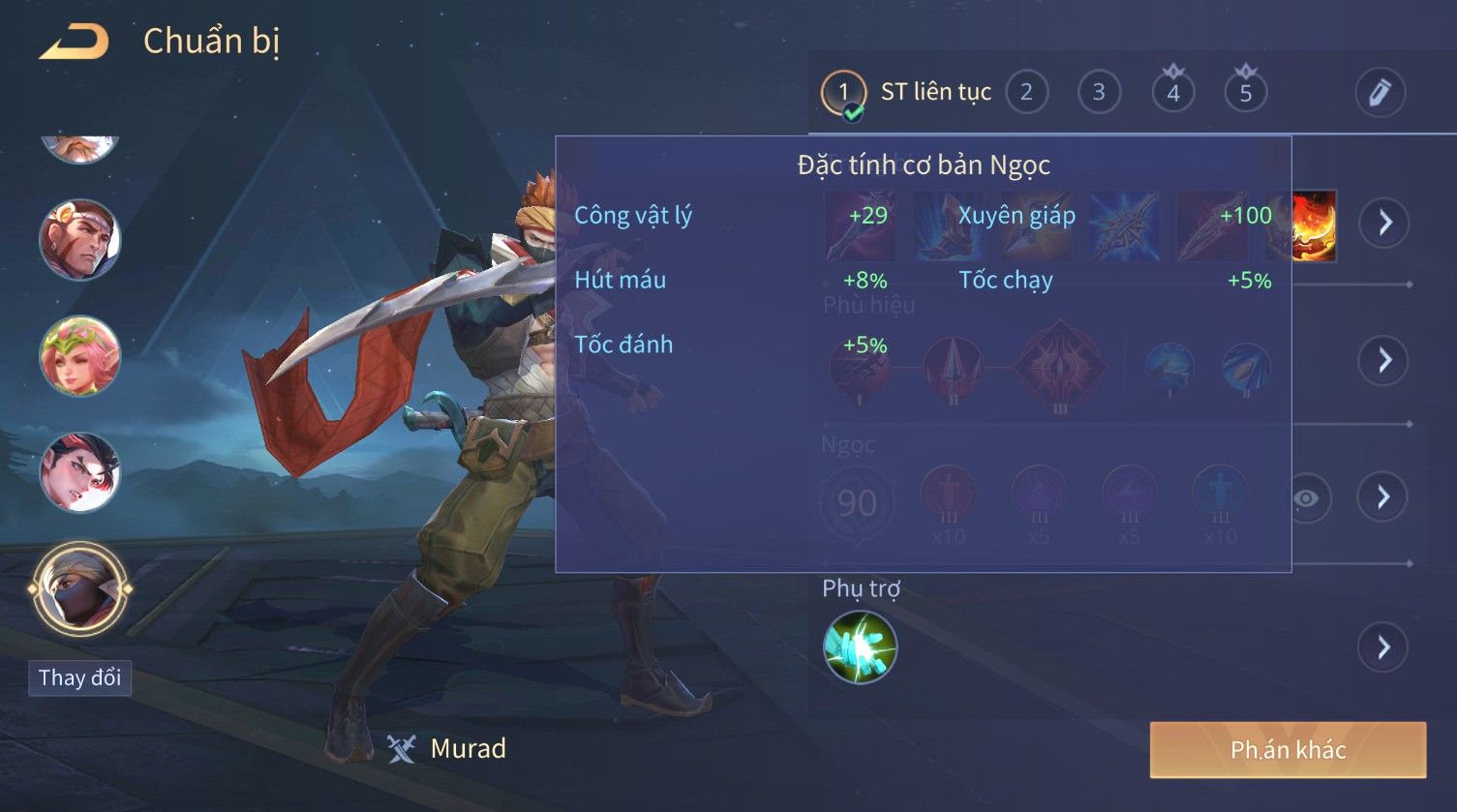The width and height of the screenshot is (1457, 812).
Task: Pick the red-haired hero portrait
Action: (79, 473)
